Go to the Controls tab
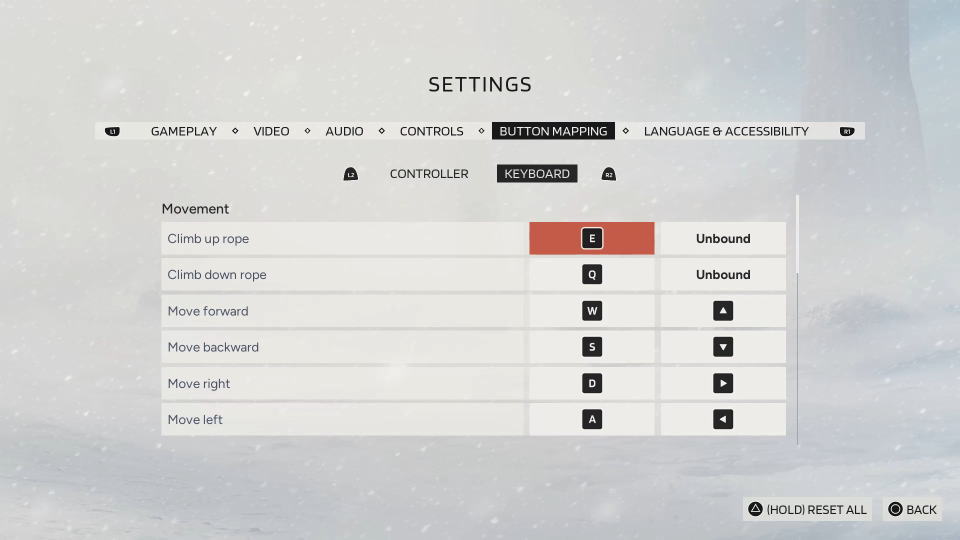 431,131
